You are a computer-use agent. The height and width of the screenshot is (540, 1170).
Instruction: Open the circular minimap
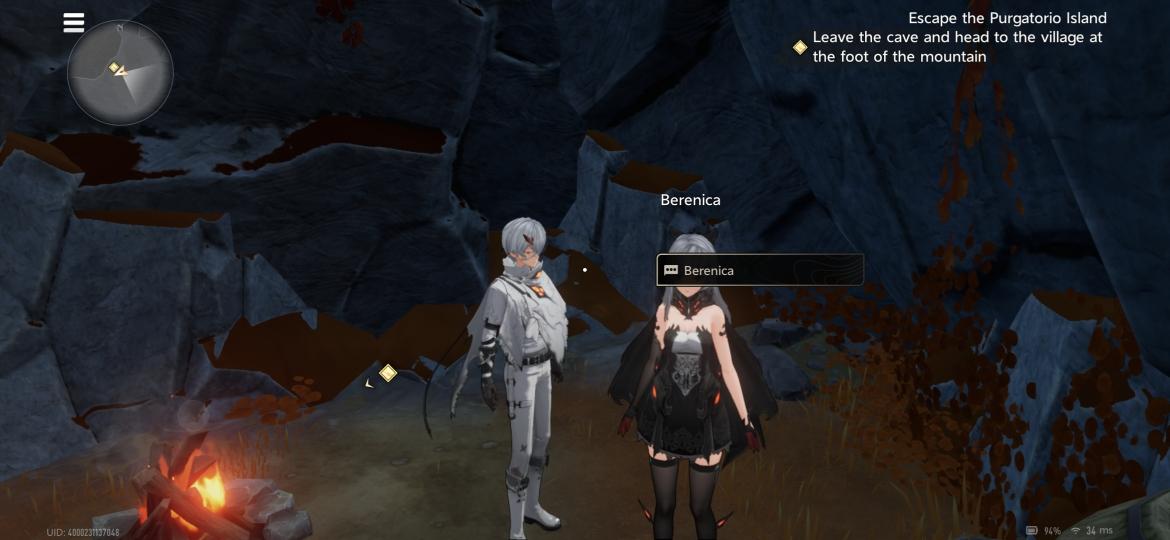point(120,73)
